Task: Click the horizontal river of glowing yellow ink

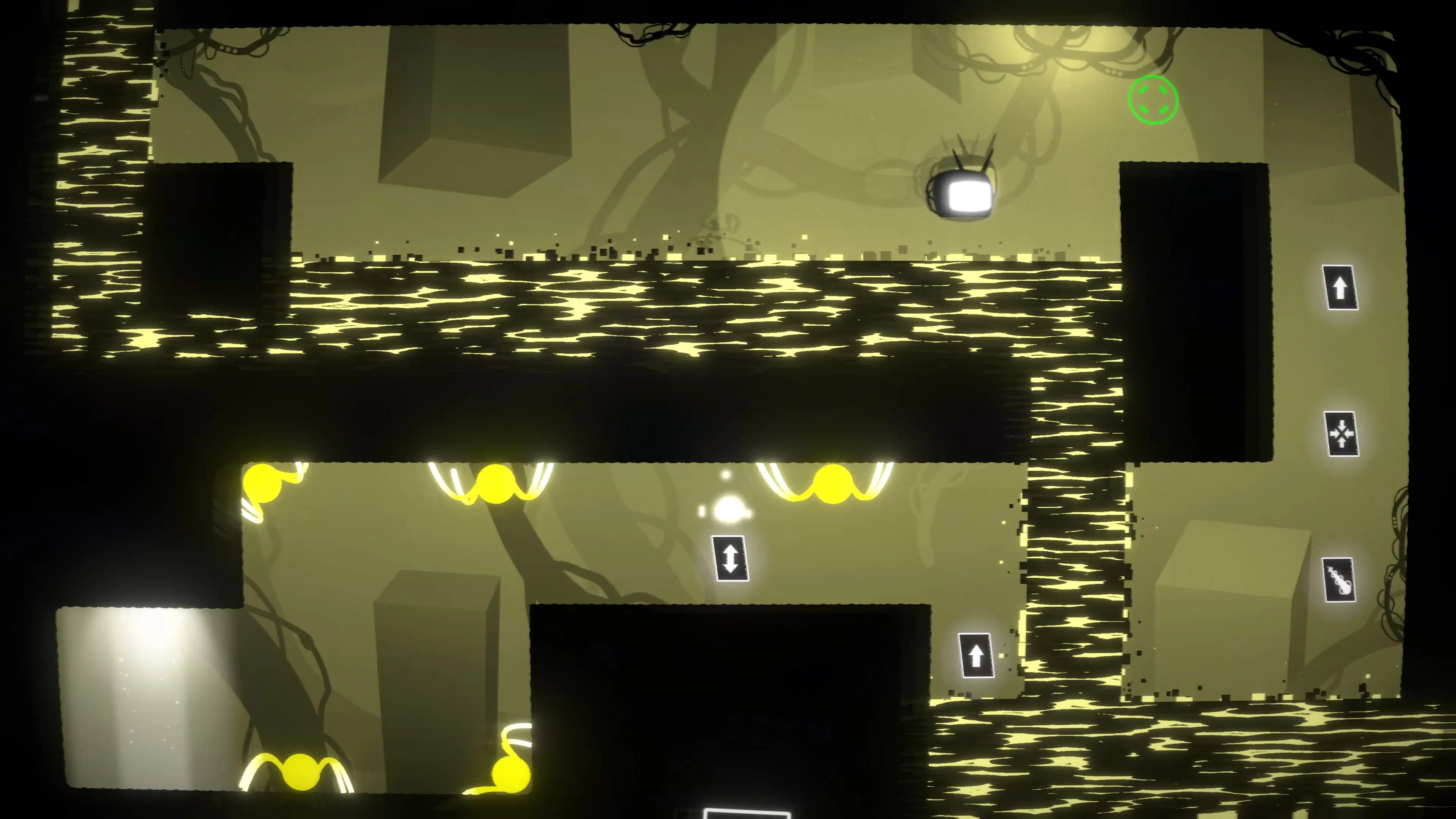Action: click(678, 311)
